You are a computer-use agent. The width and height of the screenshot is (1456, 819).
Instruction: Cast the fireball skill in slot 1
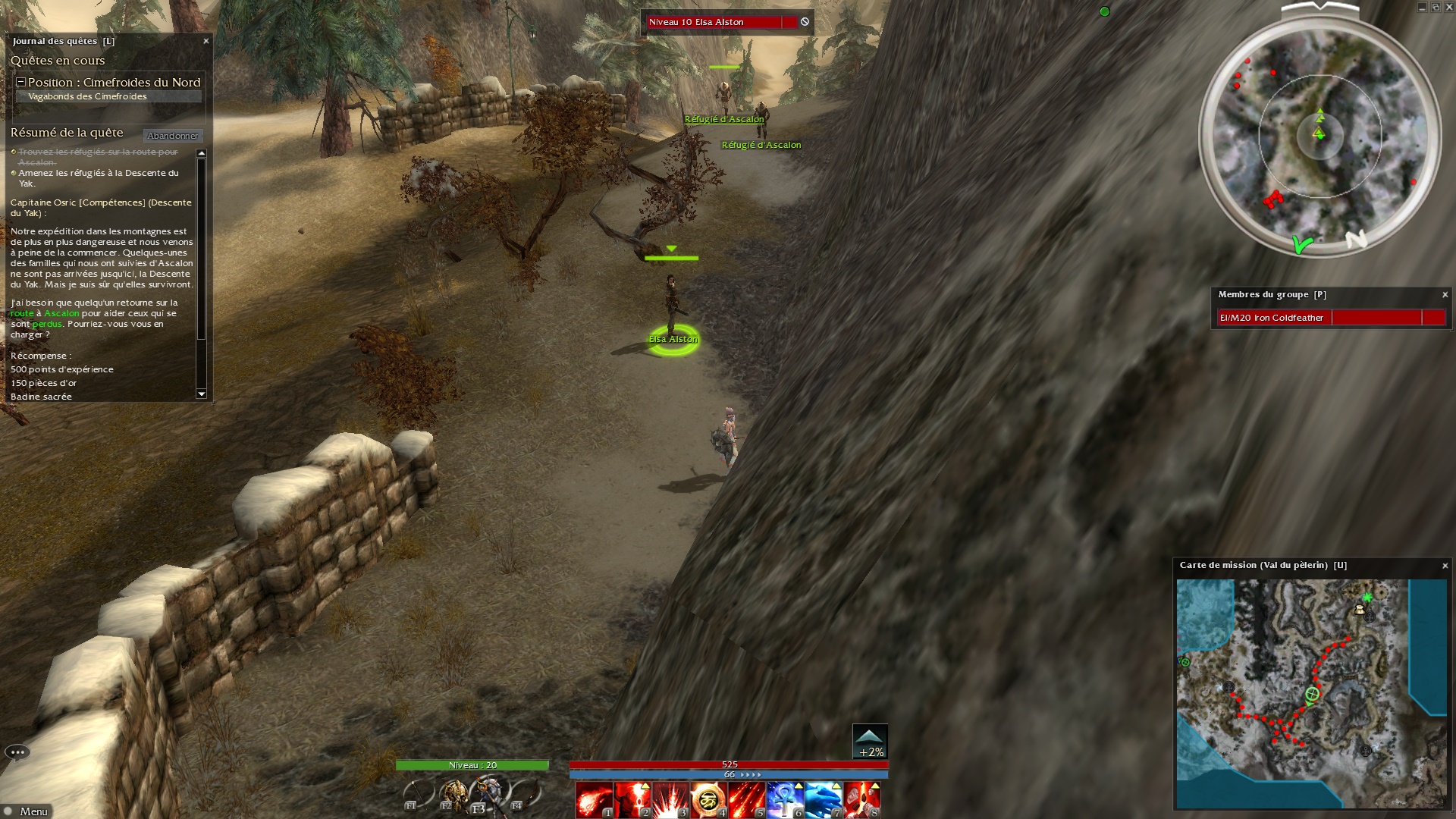(x=594, y=801)
